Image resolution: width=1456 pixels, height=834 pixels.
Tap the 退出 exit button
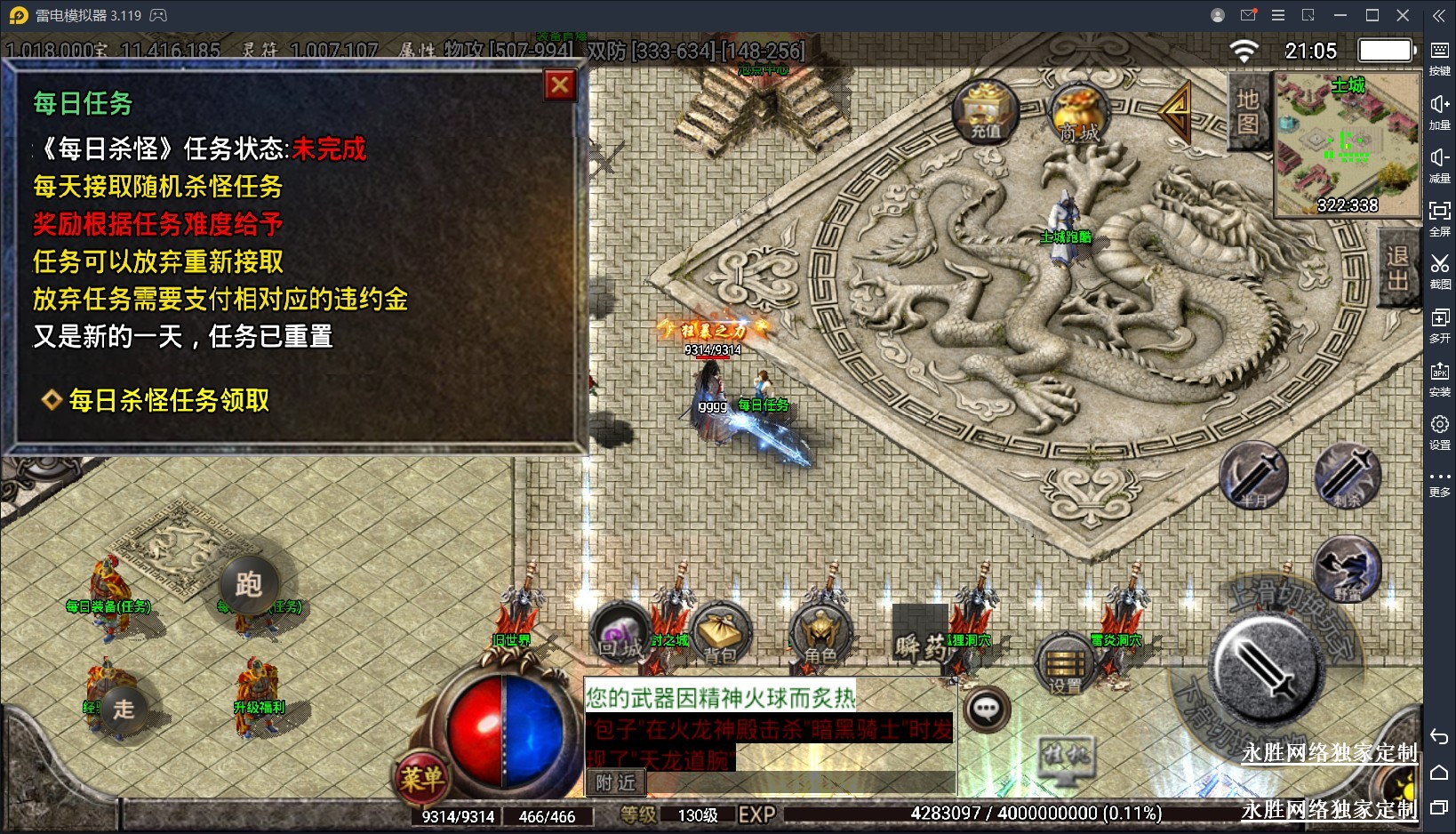1397,268
